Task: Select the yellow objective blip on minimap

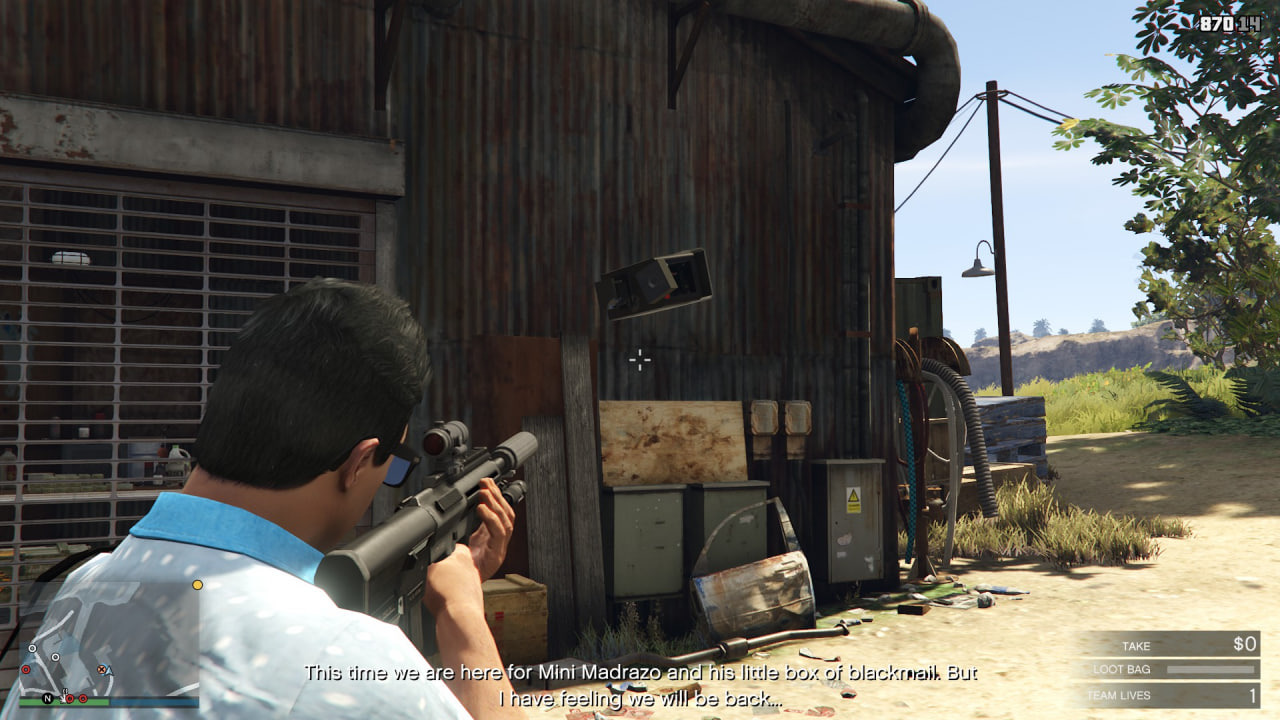Action: 198,584
